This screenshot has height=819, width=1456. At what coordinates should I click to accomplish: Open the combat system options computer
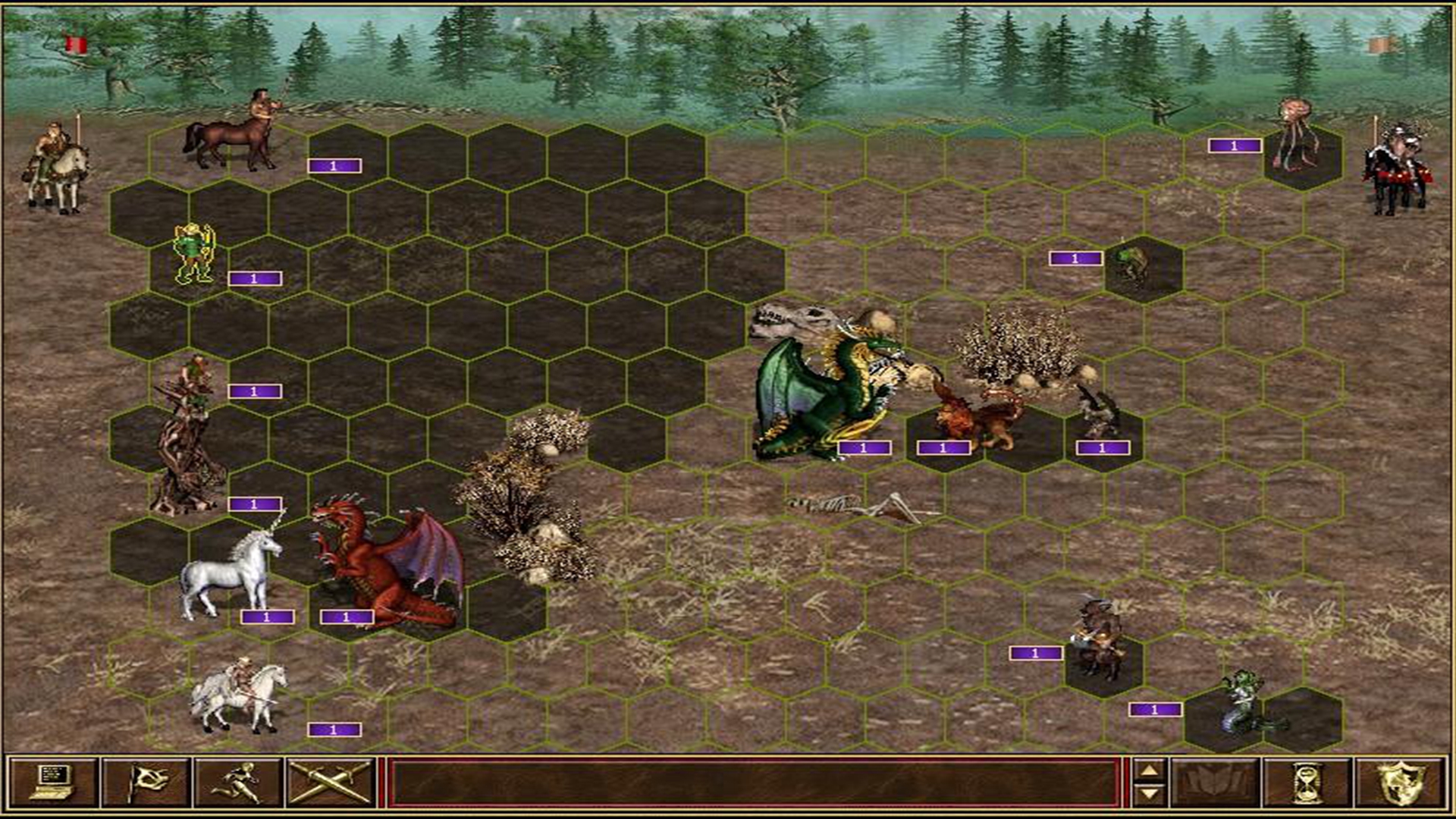[52, 781]
